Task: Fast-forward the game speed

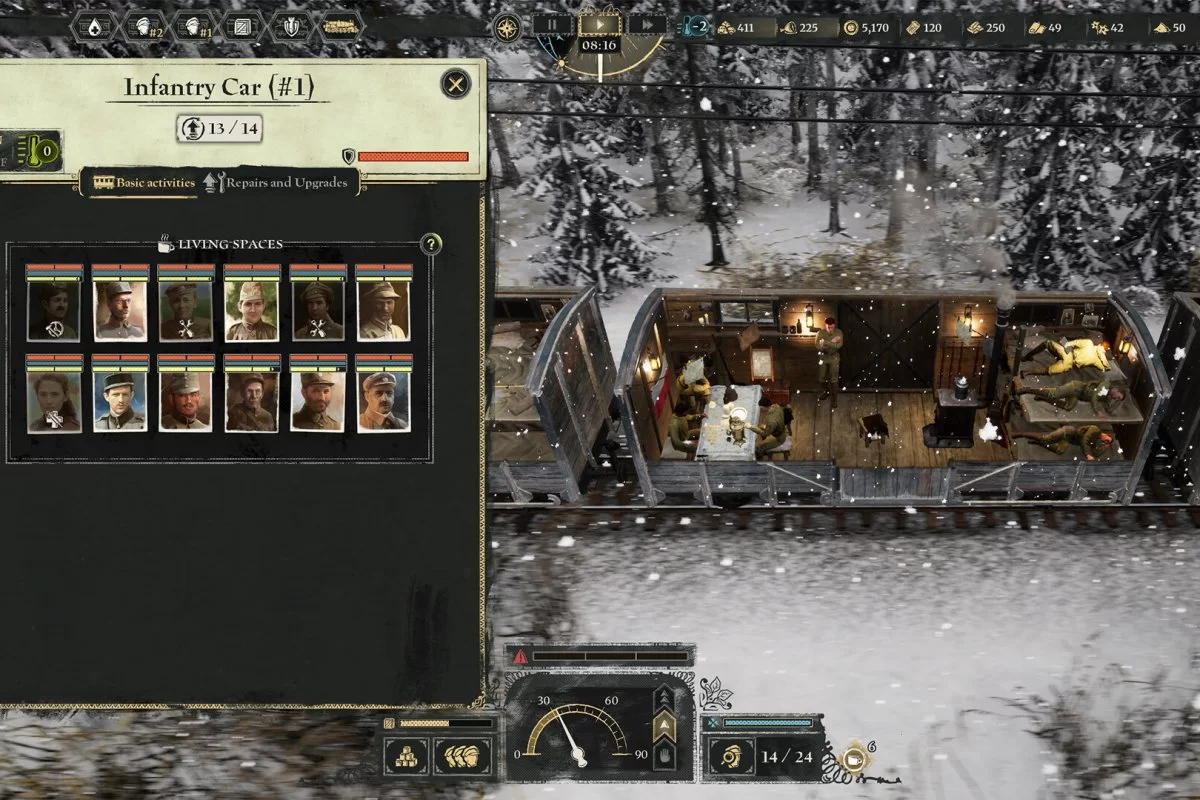Action: (x=647, y=24)
